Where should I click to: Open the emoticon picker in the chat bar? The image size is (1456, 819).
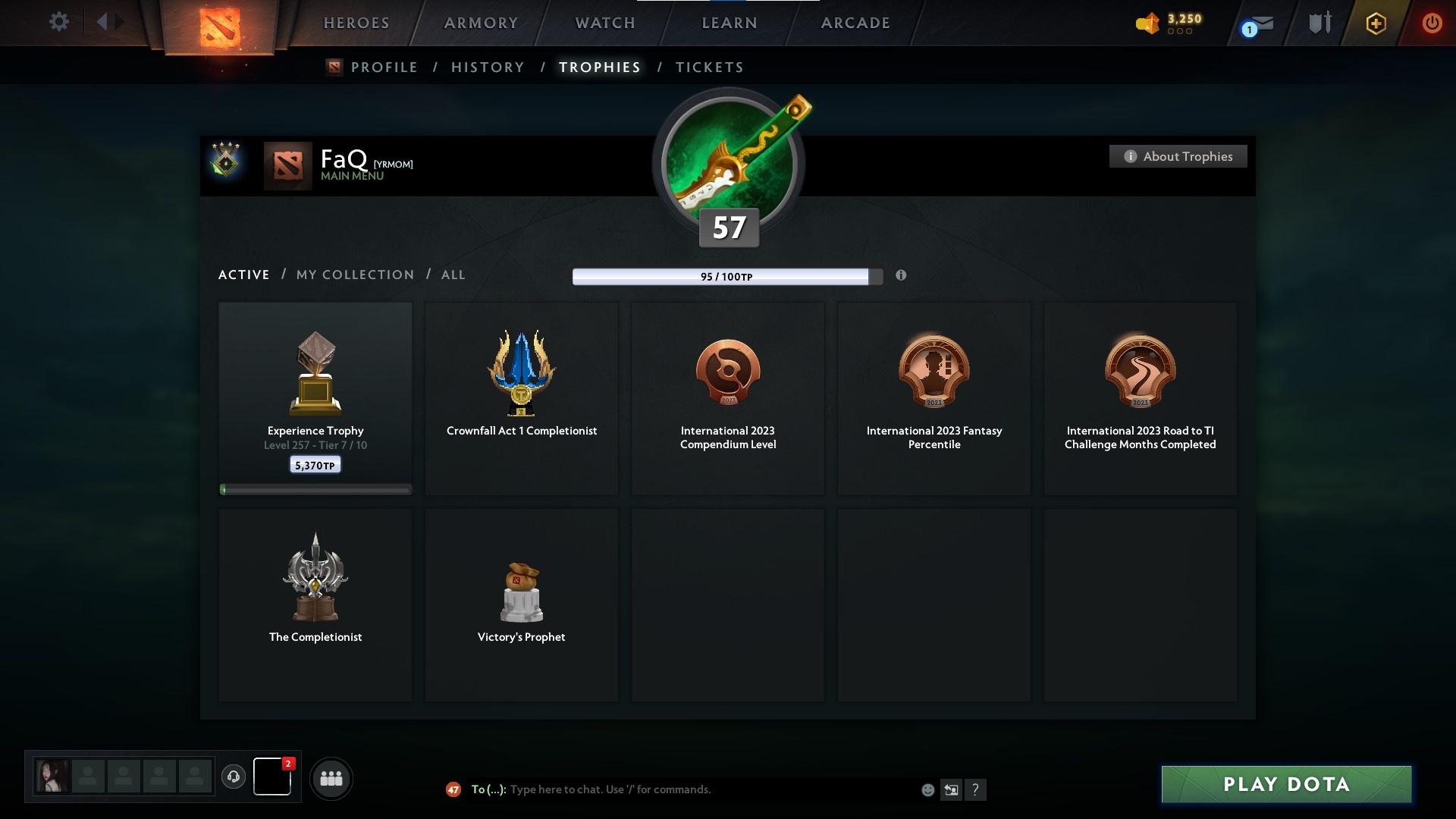(927, 789)
